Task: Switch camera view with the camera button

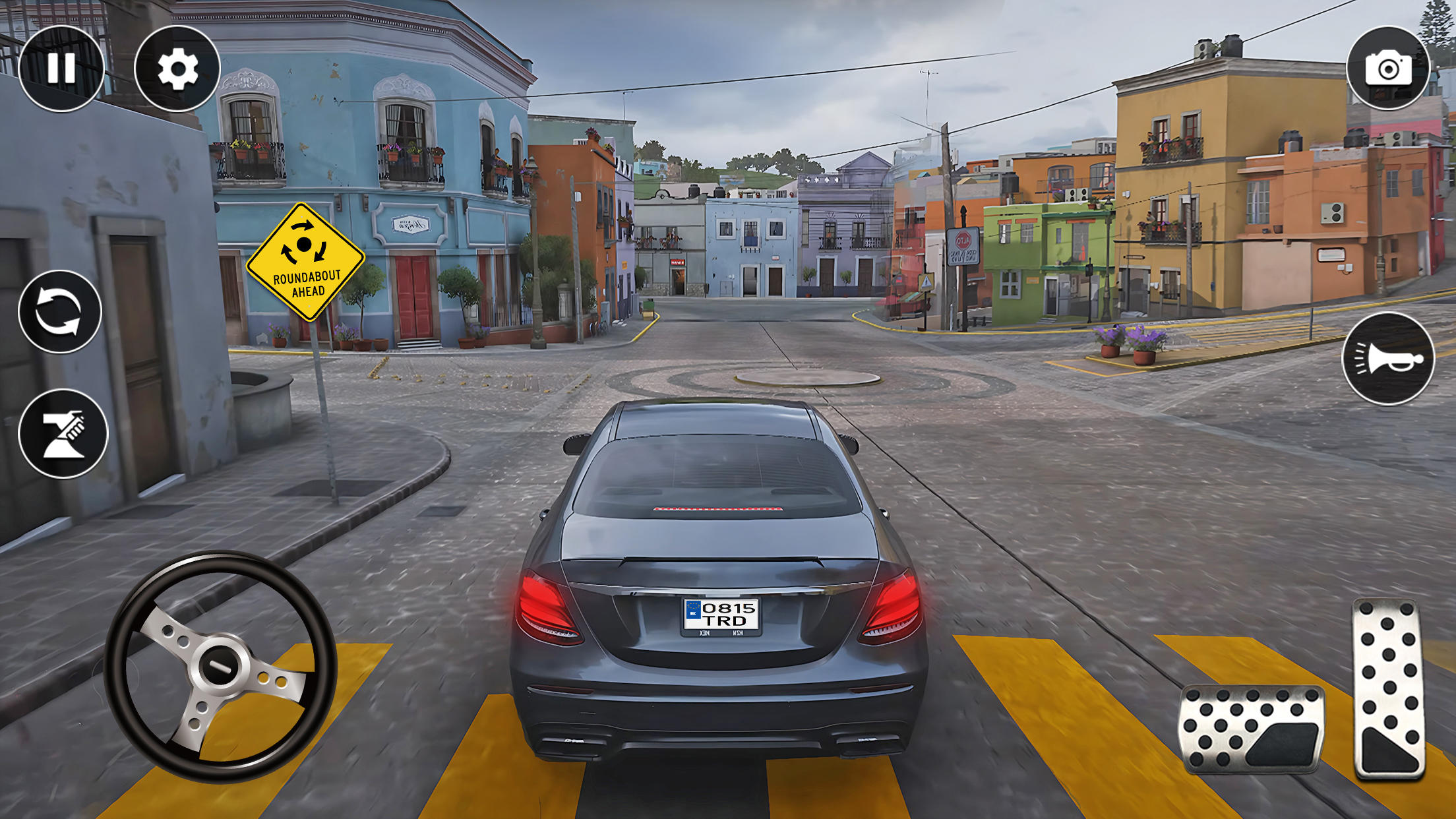Action: [1388, 69]
